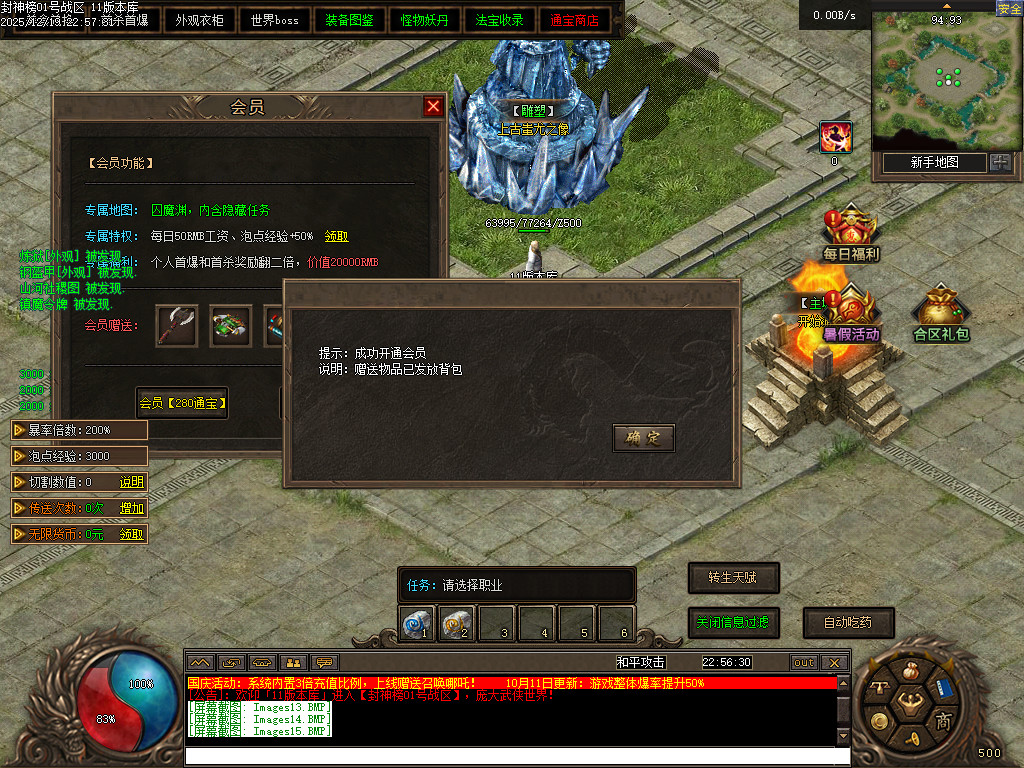Show the 装备图鉴 equipment codex
Screen dimensions: 1024x768
click(x=350, y=20)
